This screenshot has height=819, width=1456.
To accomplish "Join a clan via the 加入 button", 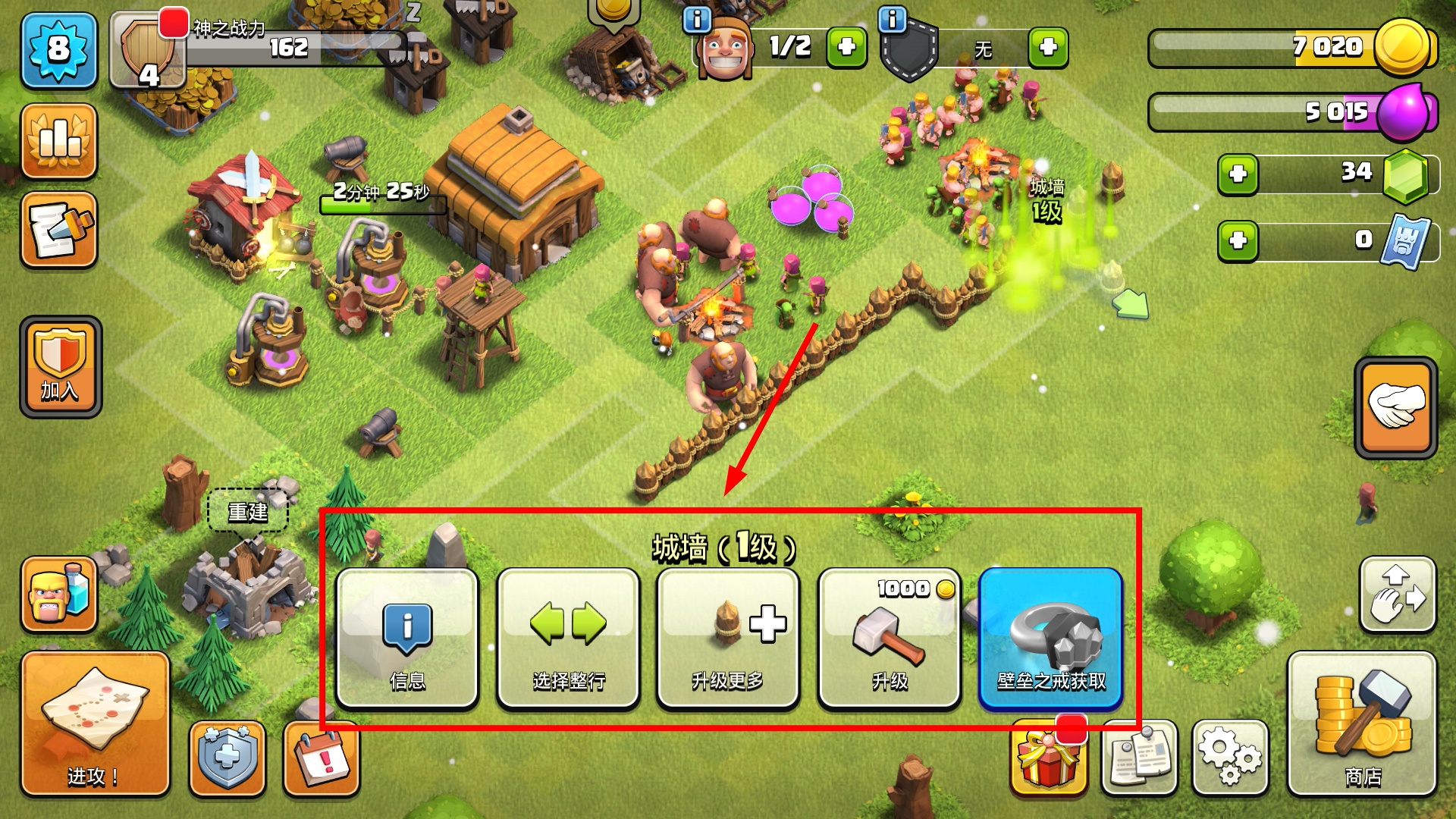I will click(61, 367).
